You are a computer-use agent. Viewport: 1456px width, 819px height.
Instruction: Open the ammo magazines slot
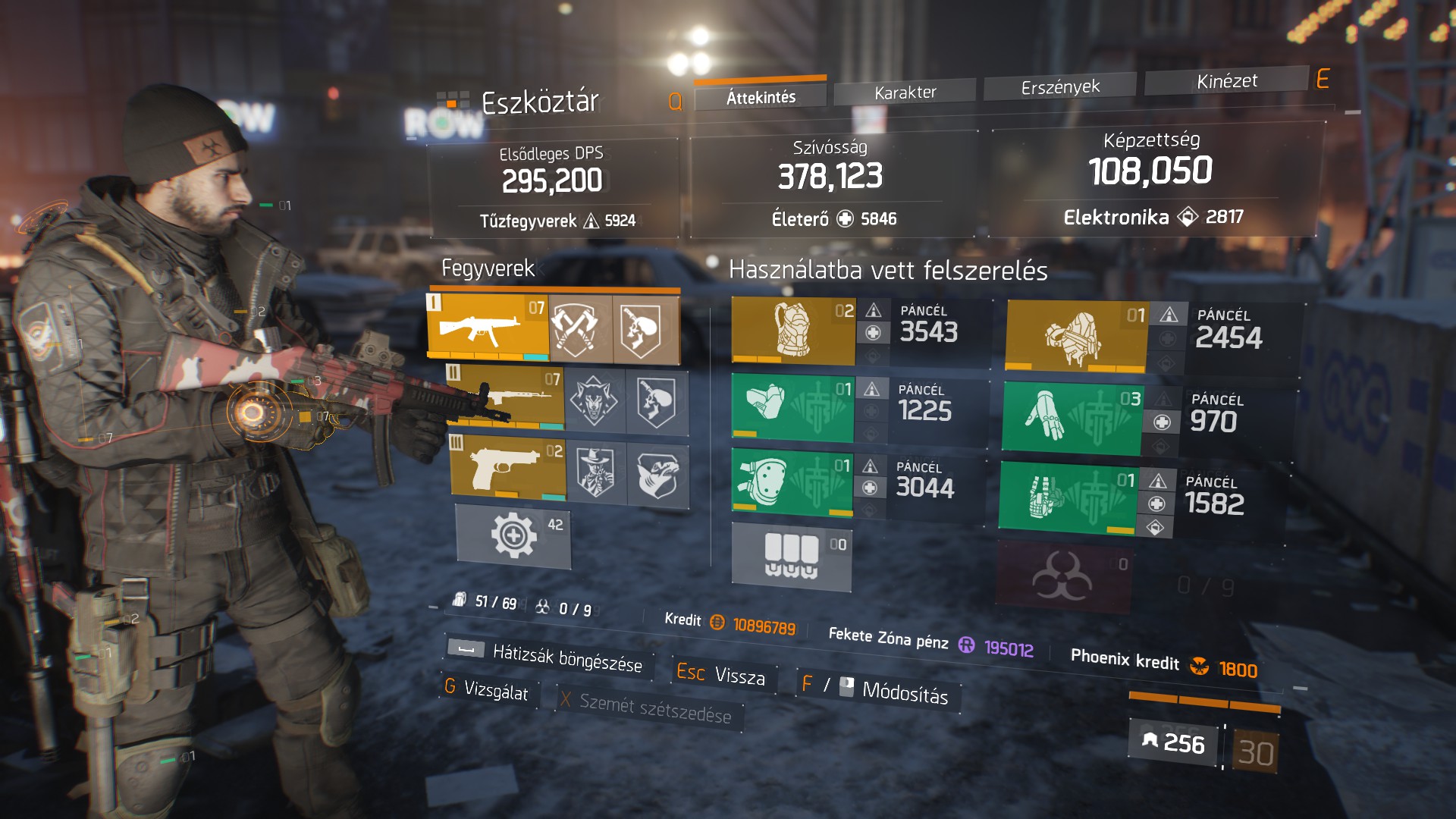click(x=791, y=557)
